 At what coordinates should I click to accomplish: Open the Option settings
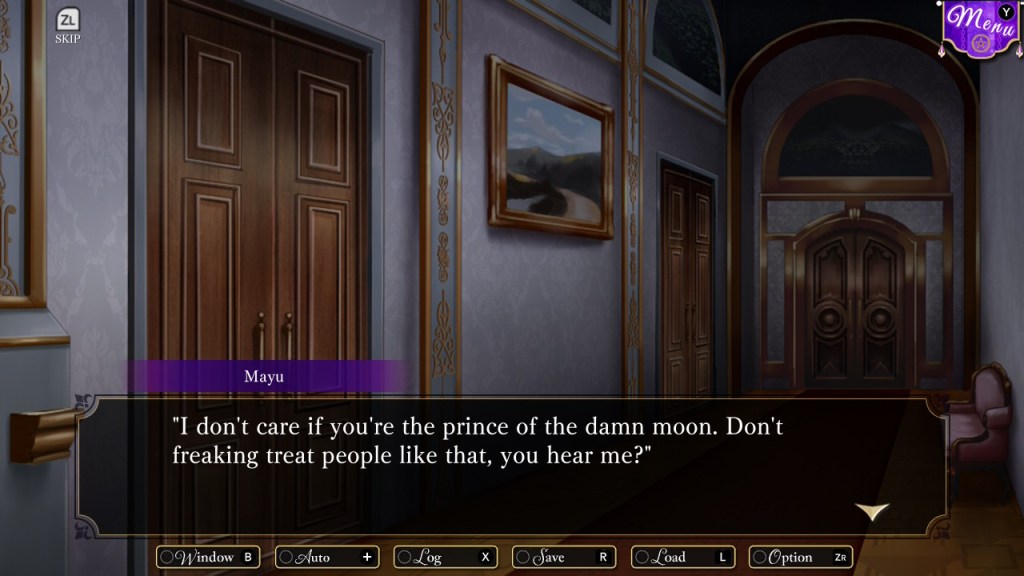(x=801, y=557)
